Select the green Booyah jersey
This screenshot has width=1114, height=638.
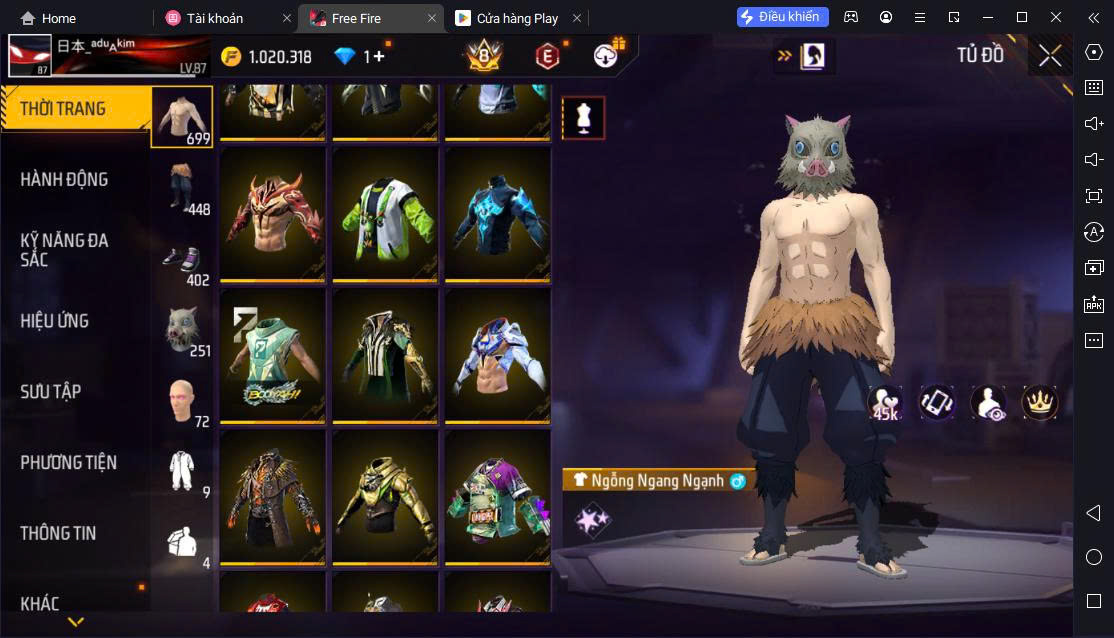272,355
